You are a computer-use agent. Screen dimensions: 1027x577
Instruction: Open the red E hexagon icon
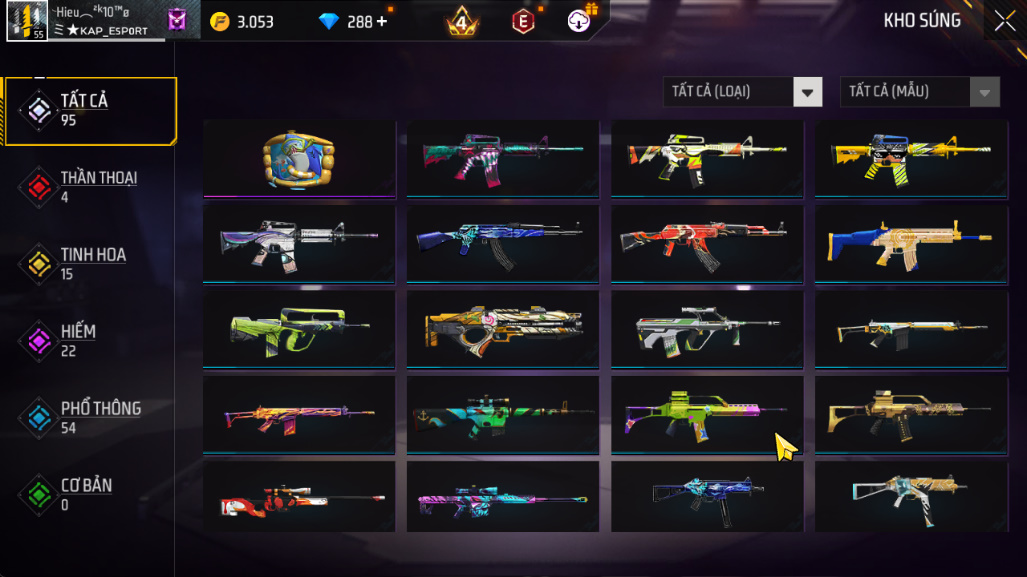point(522,21)
